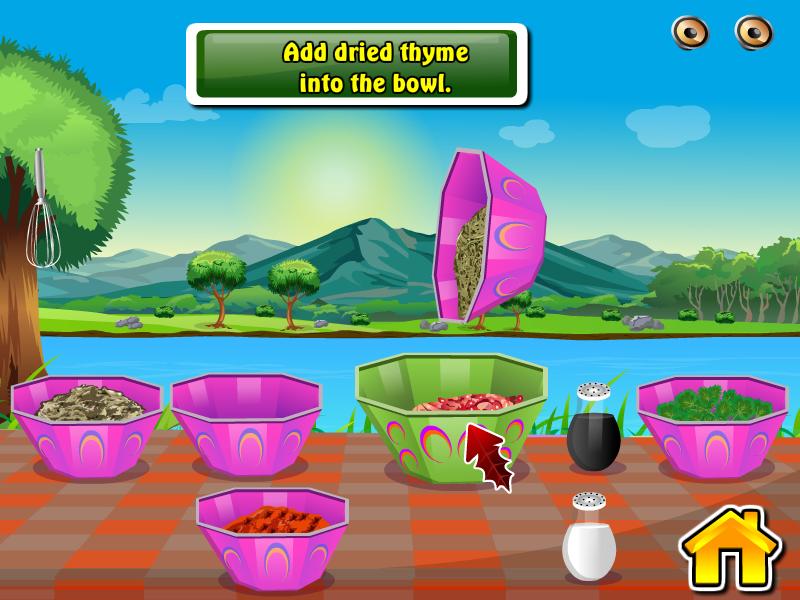Screen dimensions: 800x600
Task: Select the black pepper shaker
Action: click(593, 430)
